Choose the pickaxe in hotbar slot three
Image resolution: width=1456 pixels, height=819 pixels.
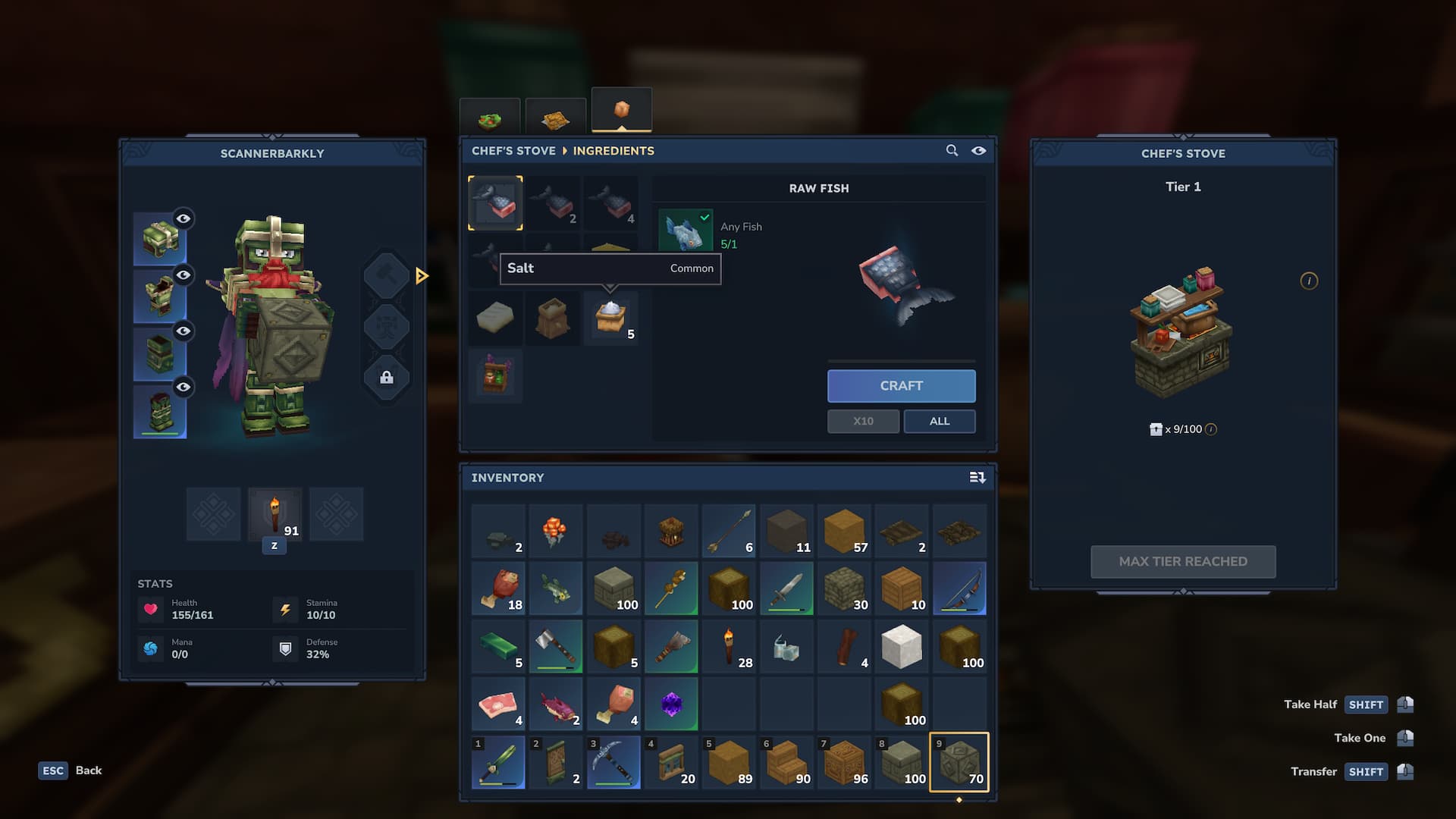(x=613, y=762)
